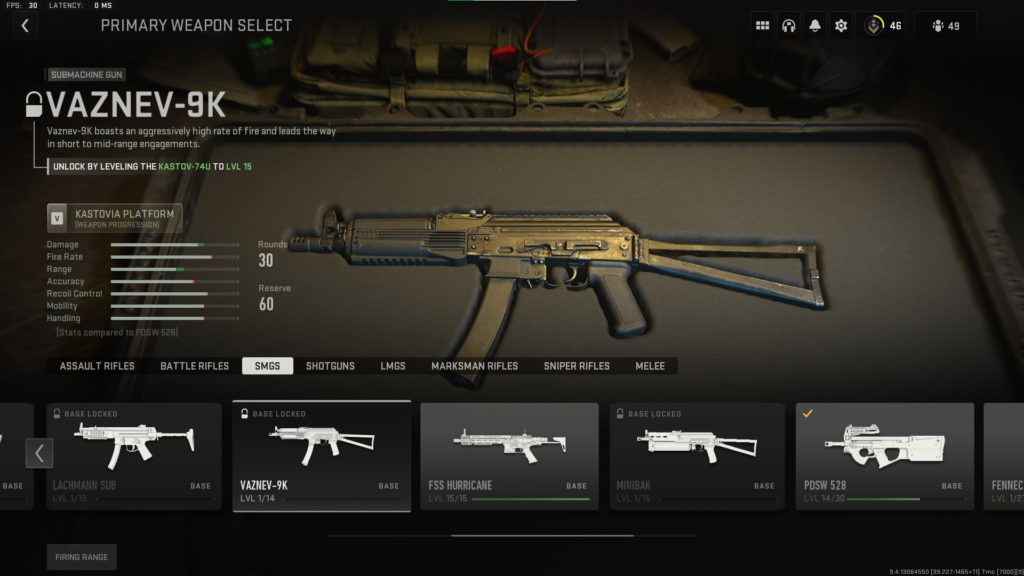Select the SMGs category tab
Image resolution: width=1024 pixels, height=576 pixels.
click(x=267, y=366)
